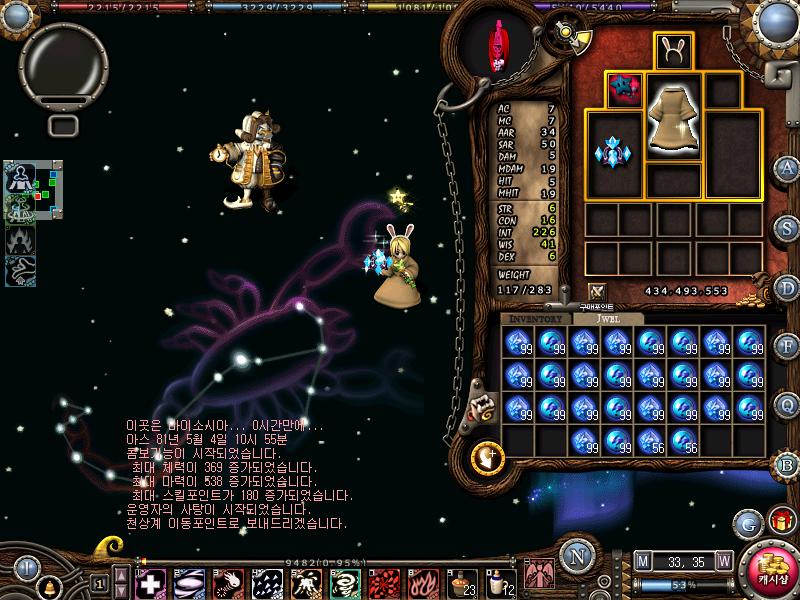Open the Q side button
Image resolution: width=800 pixels, height=600 pixels.
[788, 404]
